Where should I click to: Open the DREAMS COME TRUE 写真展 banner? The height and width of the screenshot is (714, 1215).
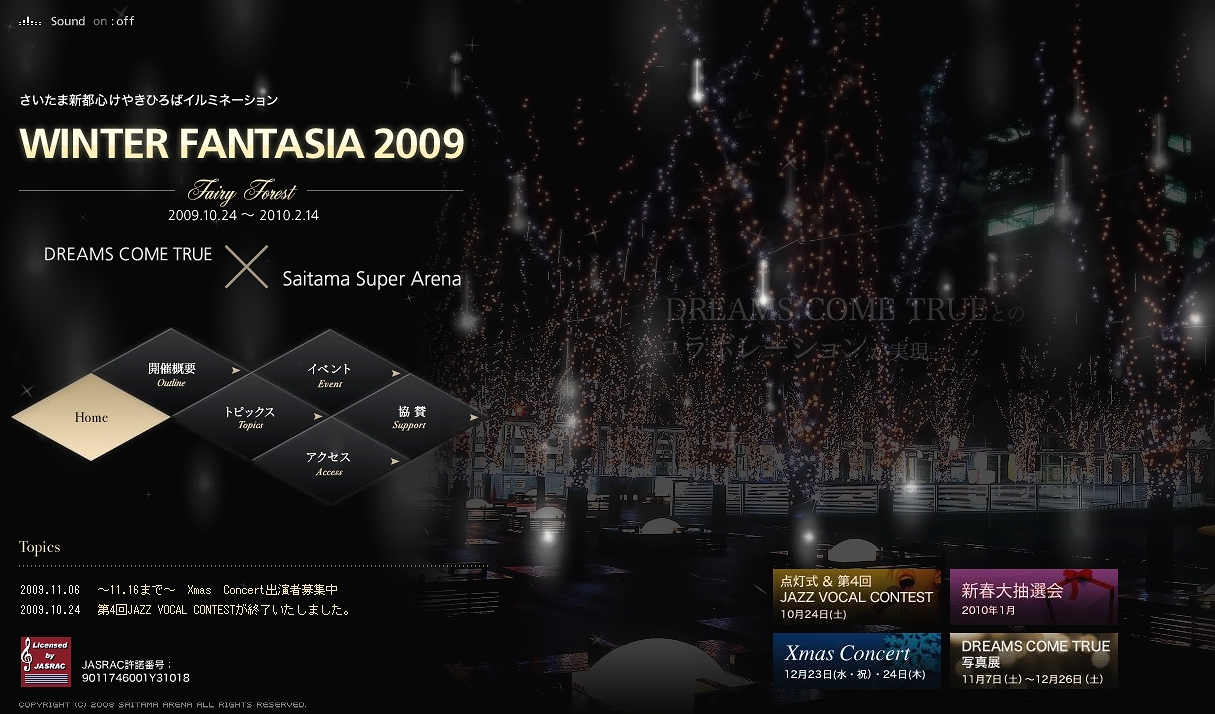(1033, 660)
